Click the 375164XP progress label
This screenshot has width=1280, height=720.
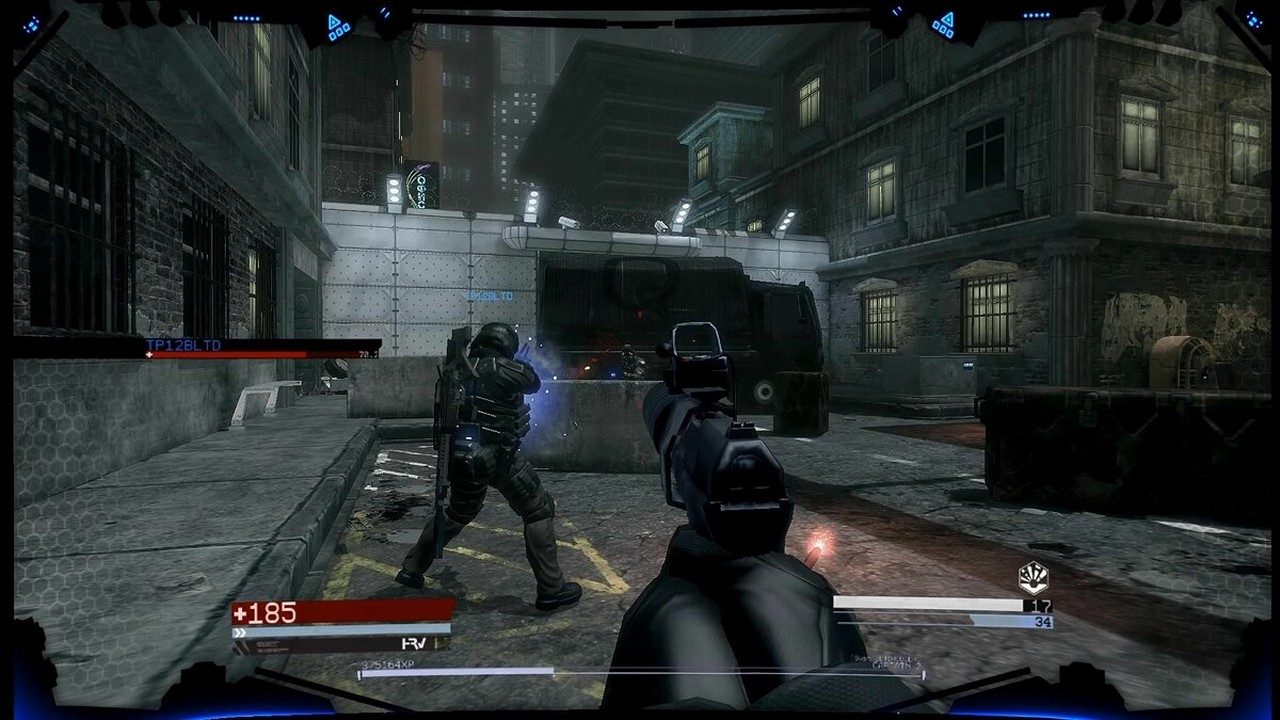pyautogui.click(x=390, y=663)
